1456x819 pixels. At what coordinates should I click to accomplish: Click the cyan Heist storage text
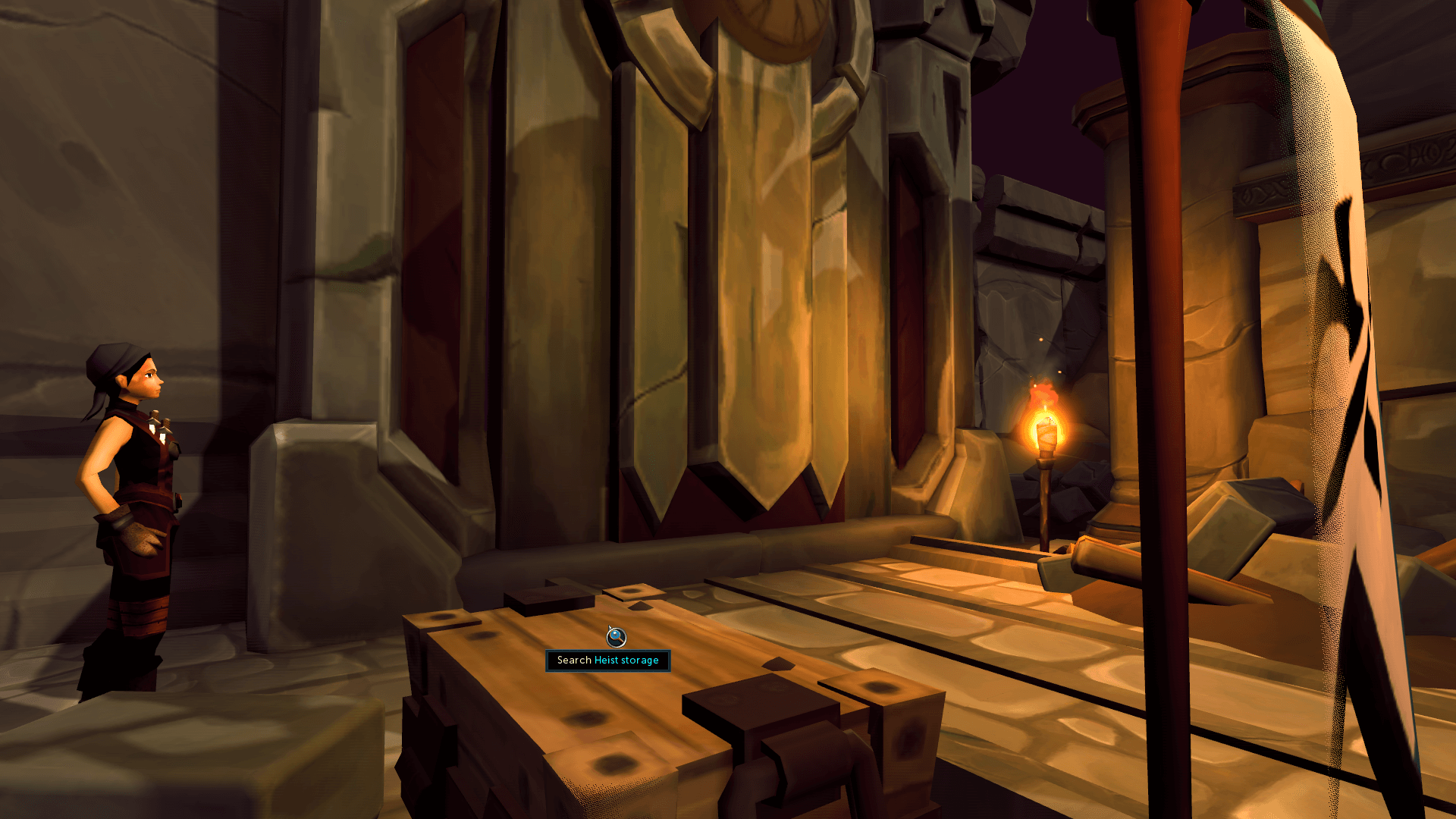tap(627, 661)
